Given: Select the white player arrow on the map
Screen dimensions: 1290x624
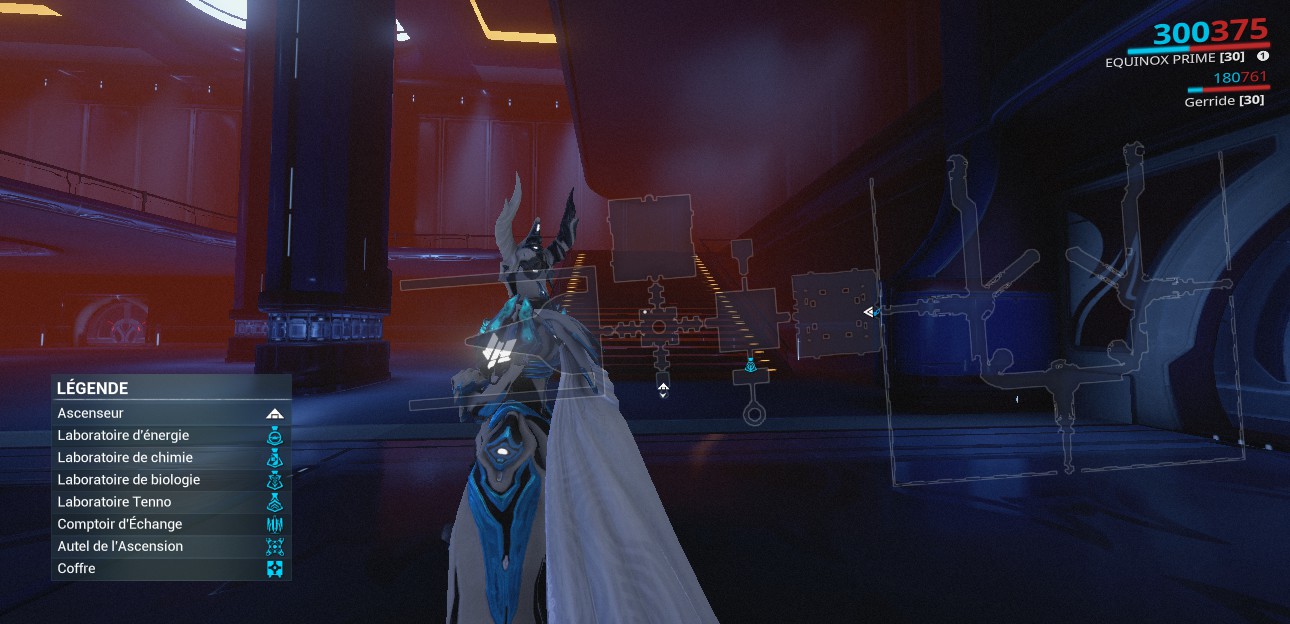Looking at the screenshot, I should [x=869, y=312].
